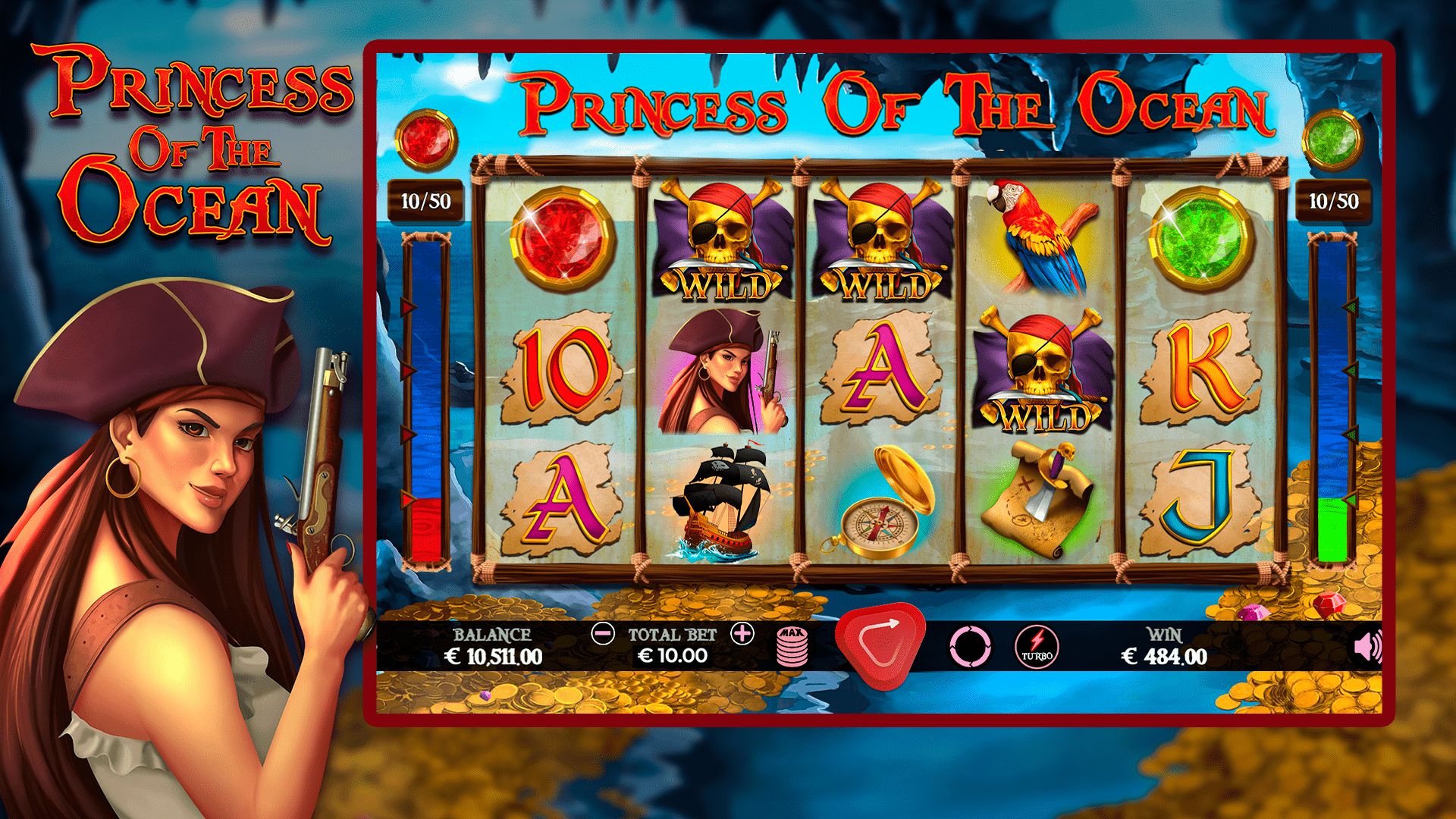Click the red gem collector icon top left
Image resolution: width=1456 pixels, height=819 pixels.
427,142
